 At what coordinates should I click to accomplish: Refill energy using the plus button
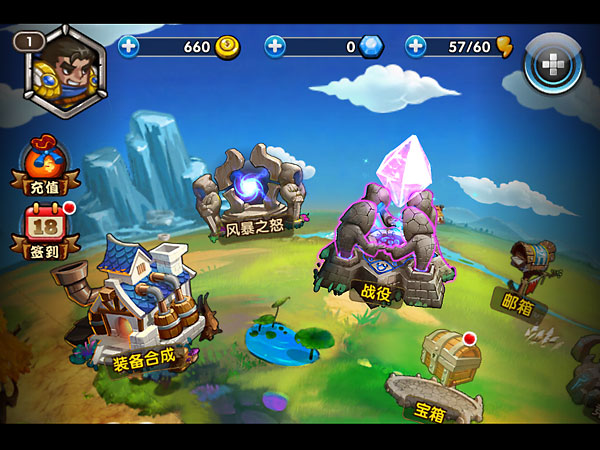click(x=416, y=46)
